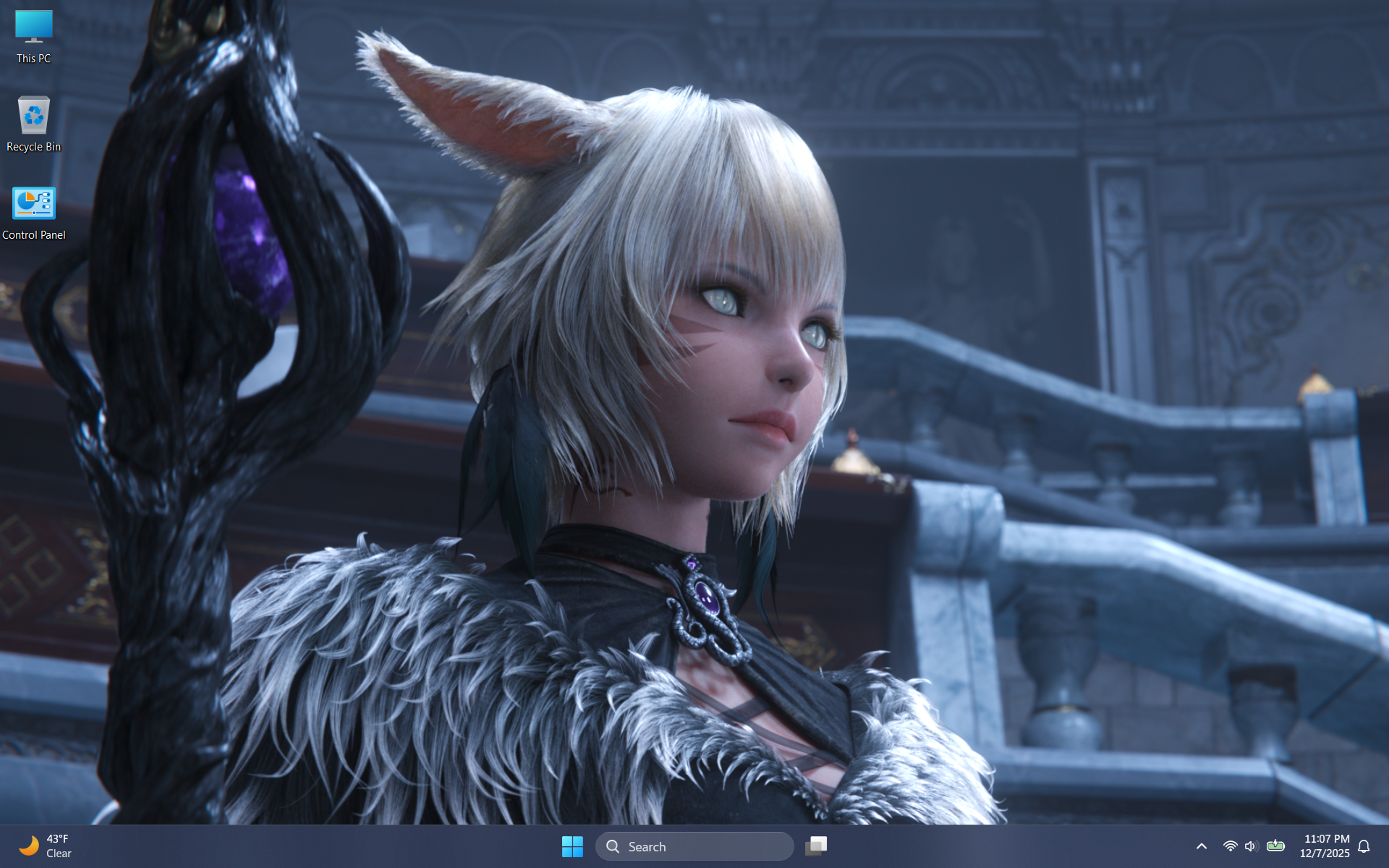The image size is (1389, 868).
Task: Click the taskbar Search box
Action: (694, 846)
